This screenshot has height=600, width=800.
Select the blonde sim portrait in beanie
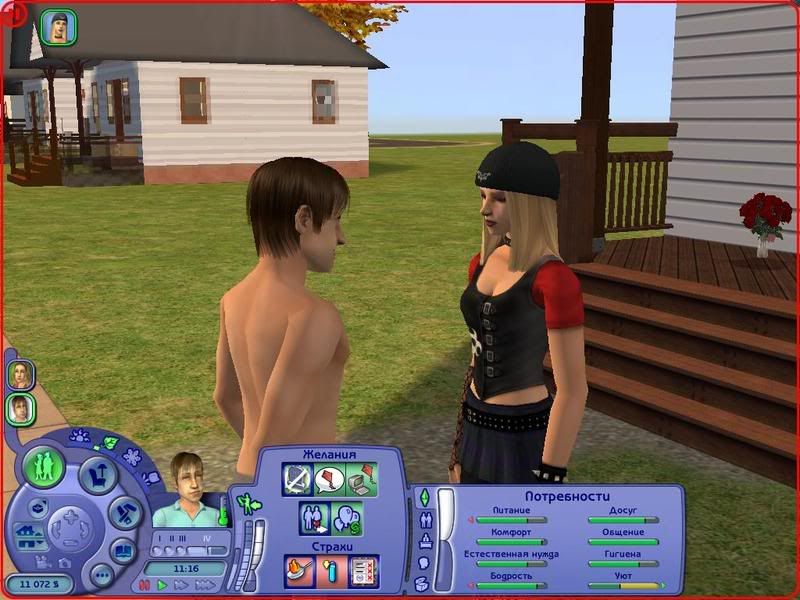tap(55, 27)
